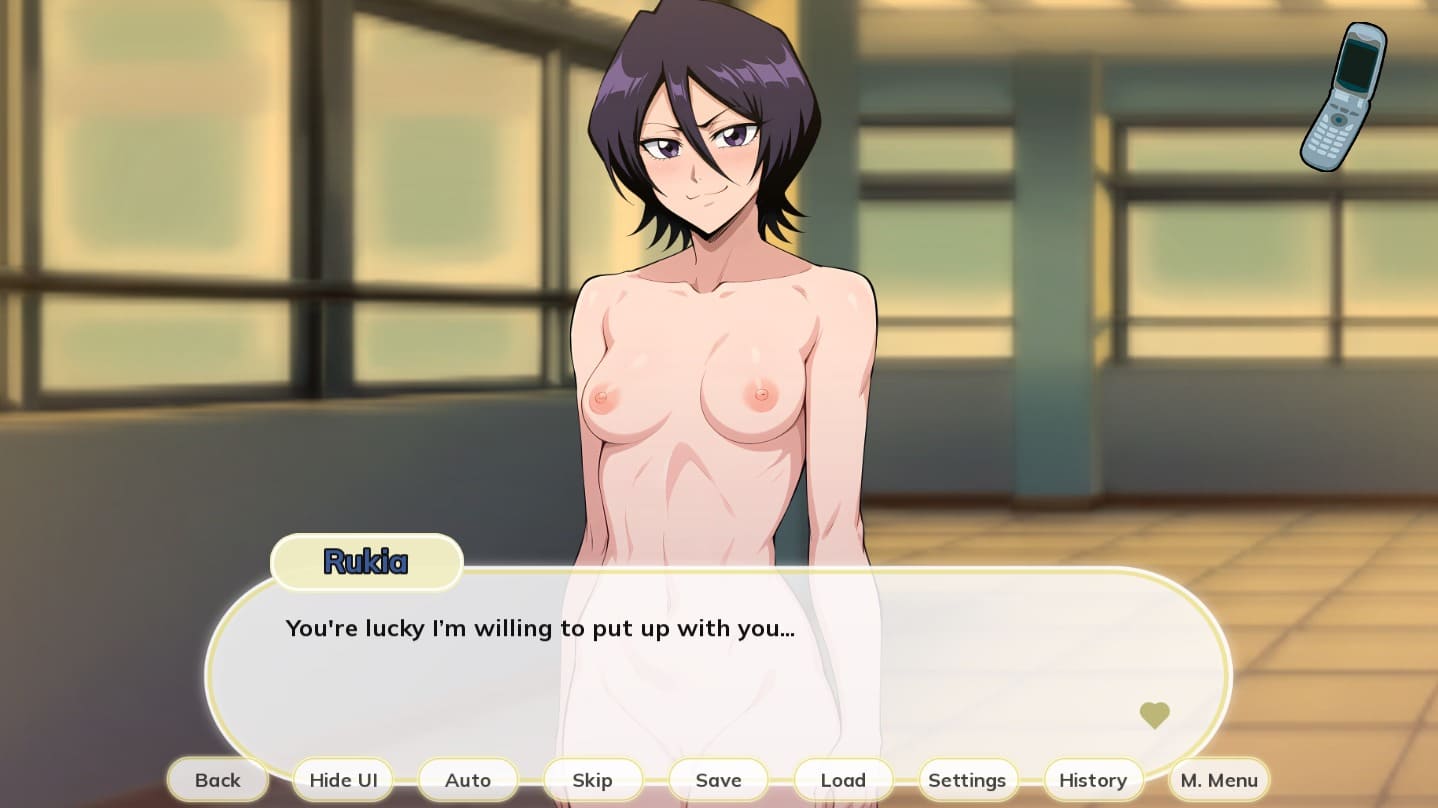Open the flip phone icon
This screenshot has height=808, width=1438.
coord(1345,97)
